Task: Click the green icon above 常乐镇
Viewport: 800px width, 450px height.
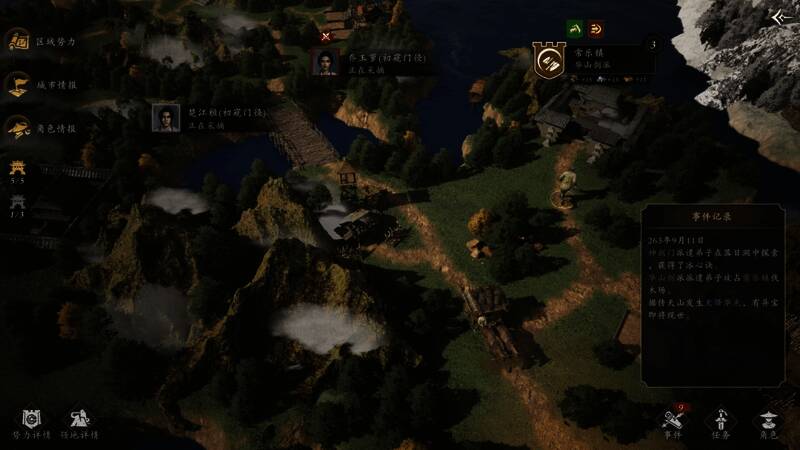Action: click(574, 28)
